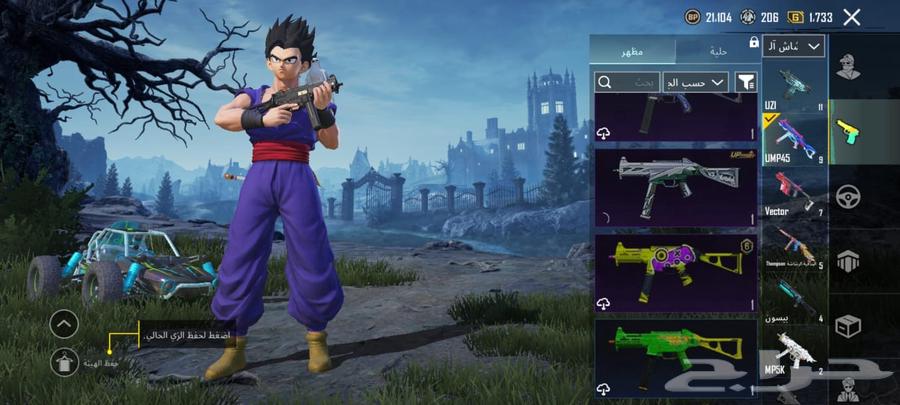
Task: Close the inventory screen with the X
Action: pyautogui.click(x=851, y=17)
